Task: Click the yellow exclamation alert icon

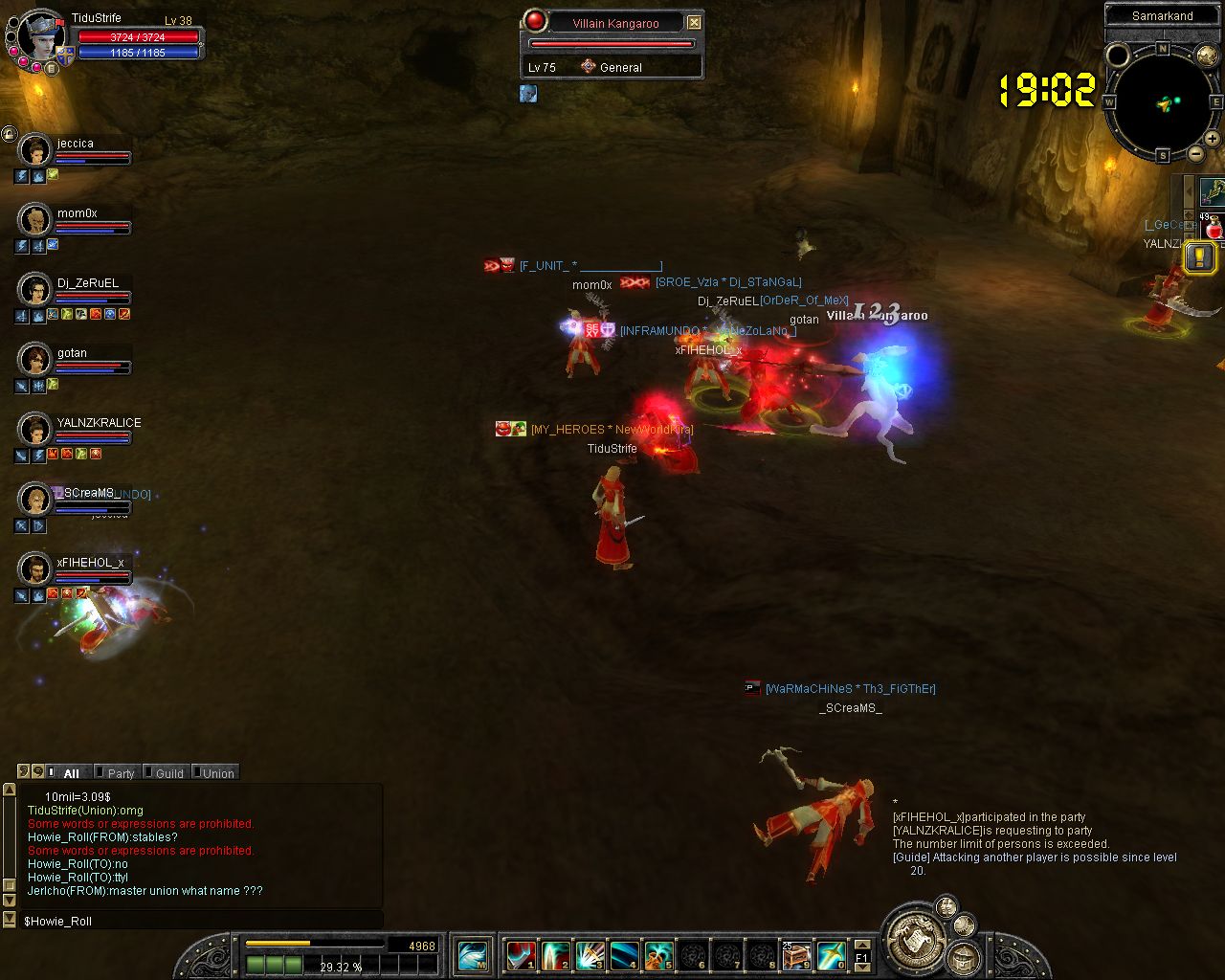Action: pyautogui.click(x=1200, y=256)
